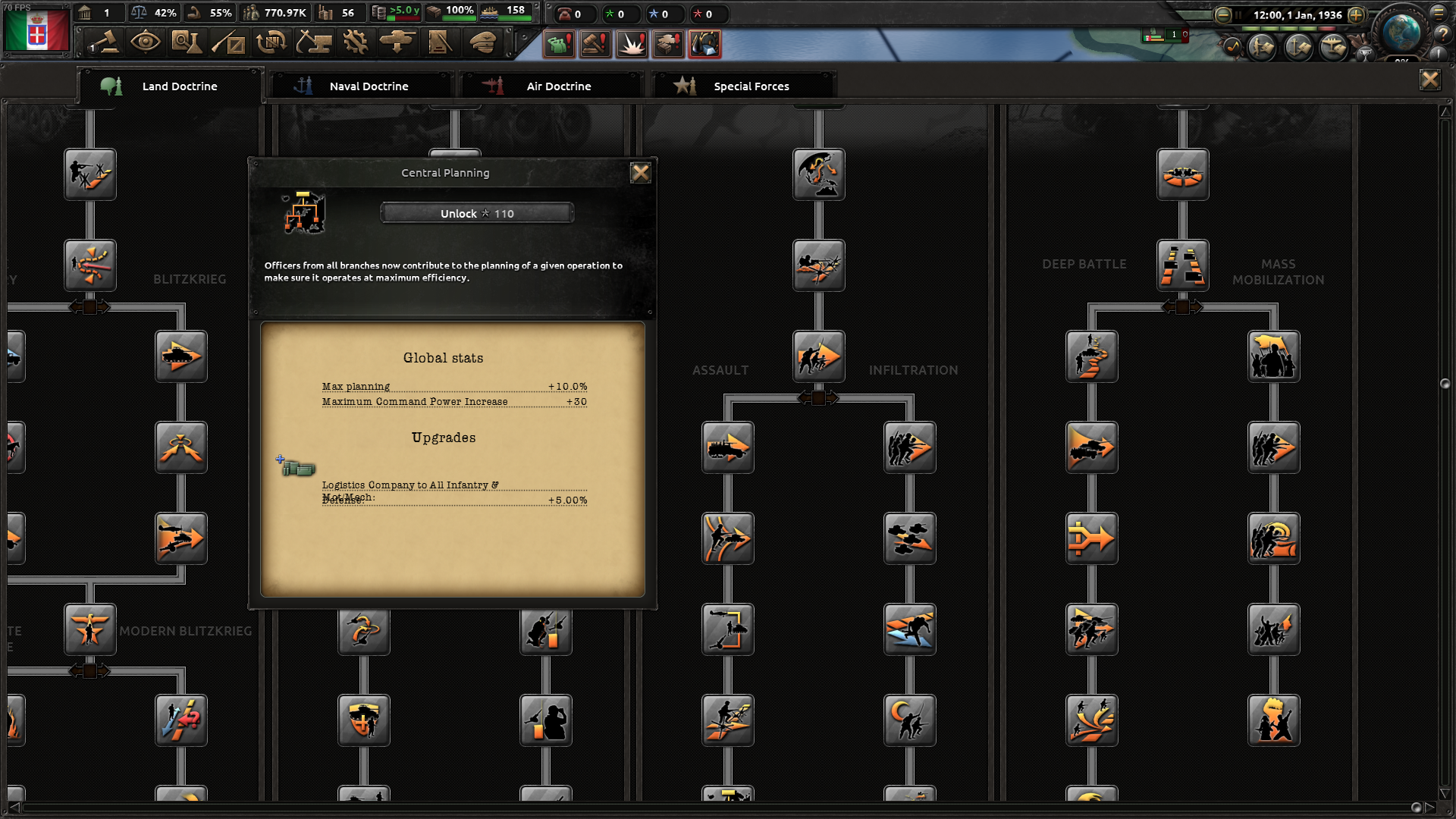Close the Central Planning popup
1456x819 pixels.
642,172
